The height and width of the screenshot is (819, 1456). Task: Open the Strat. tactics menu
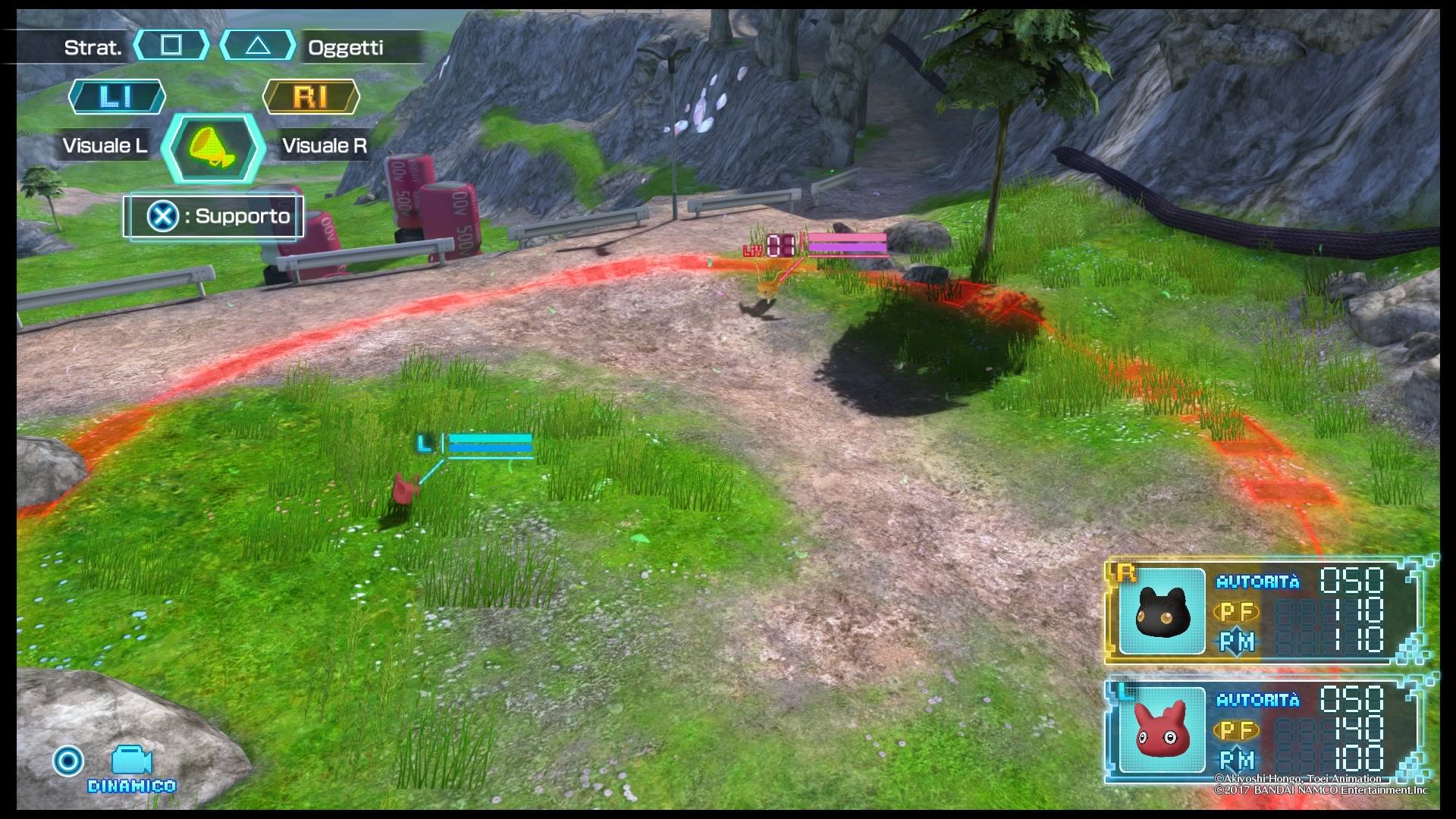(x=171, y=46)
